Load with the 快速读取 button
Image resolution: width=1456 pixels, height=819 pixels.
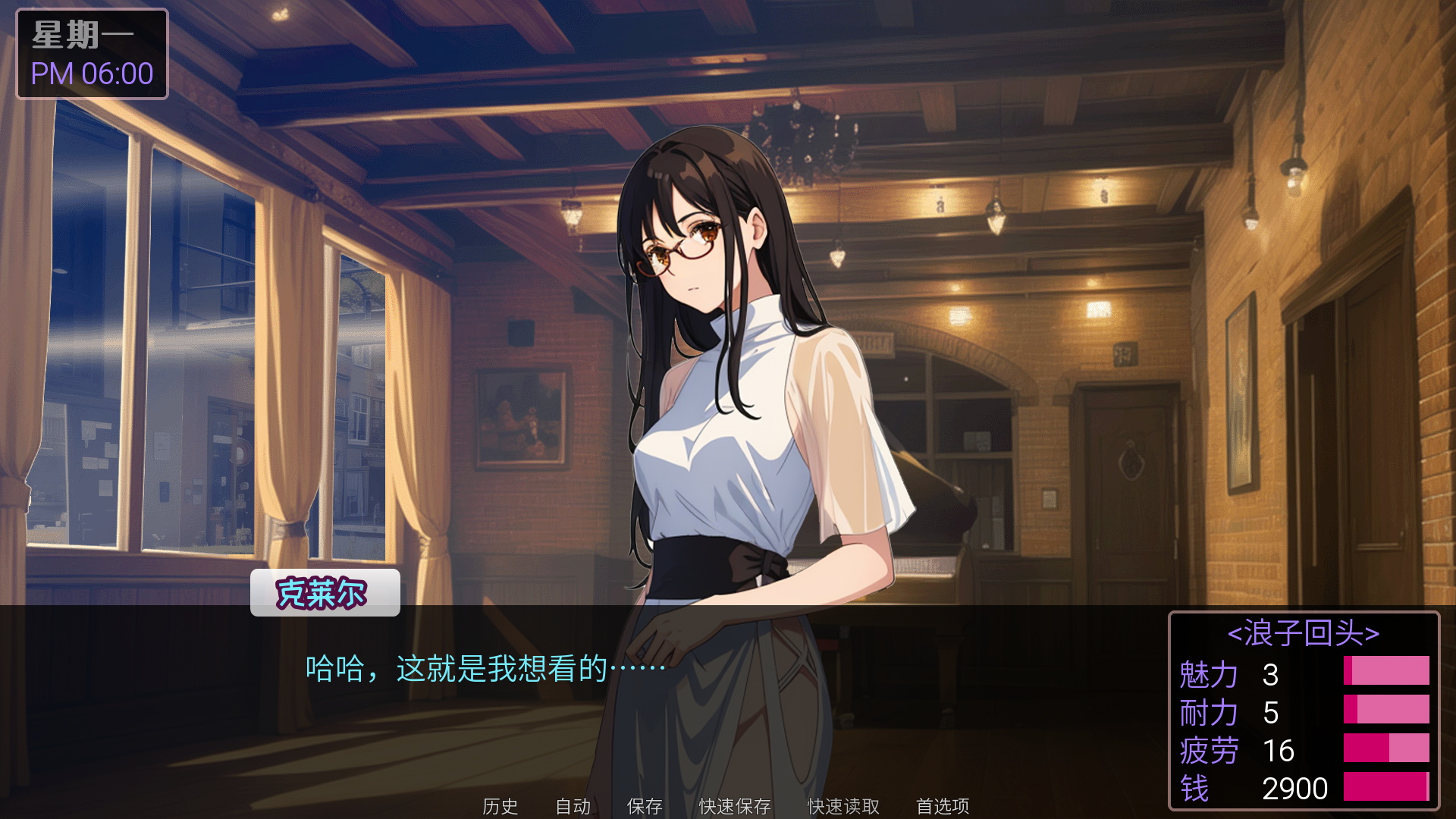click(x=843, y=805)
